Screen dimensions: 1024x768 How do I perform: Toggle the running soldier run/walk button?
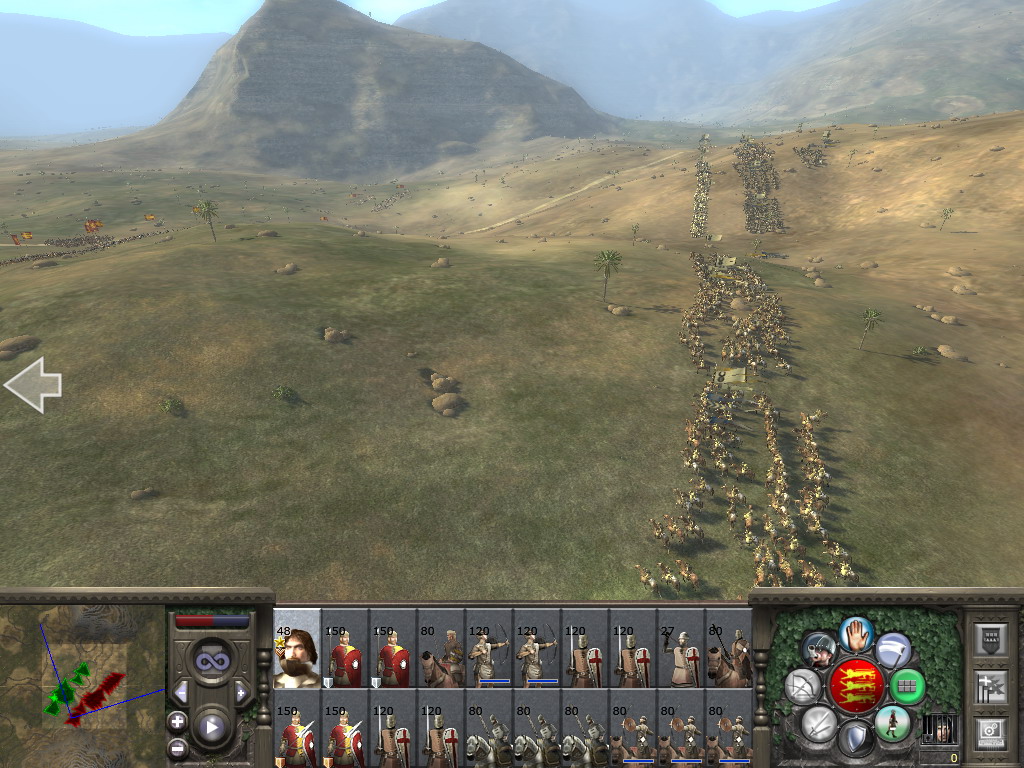(x=892, y=723)
